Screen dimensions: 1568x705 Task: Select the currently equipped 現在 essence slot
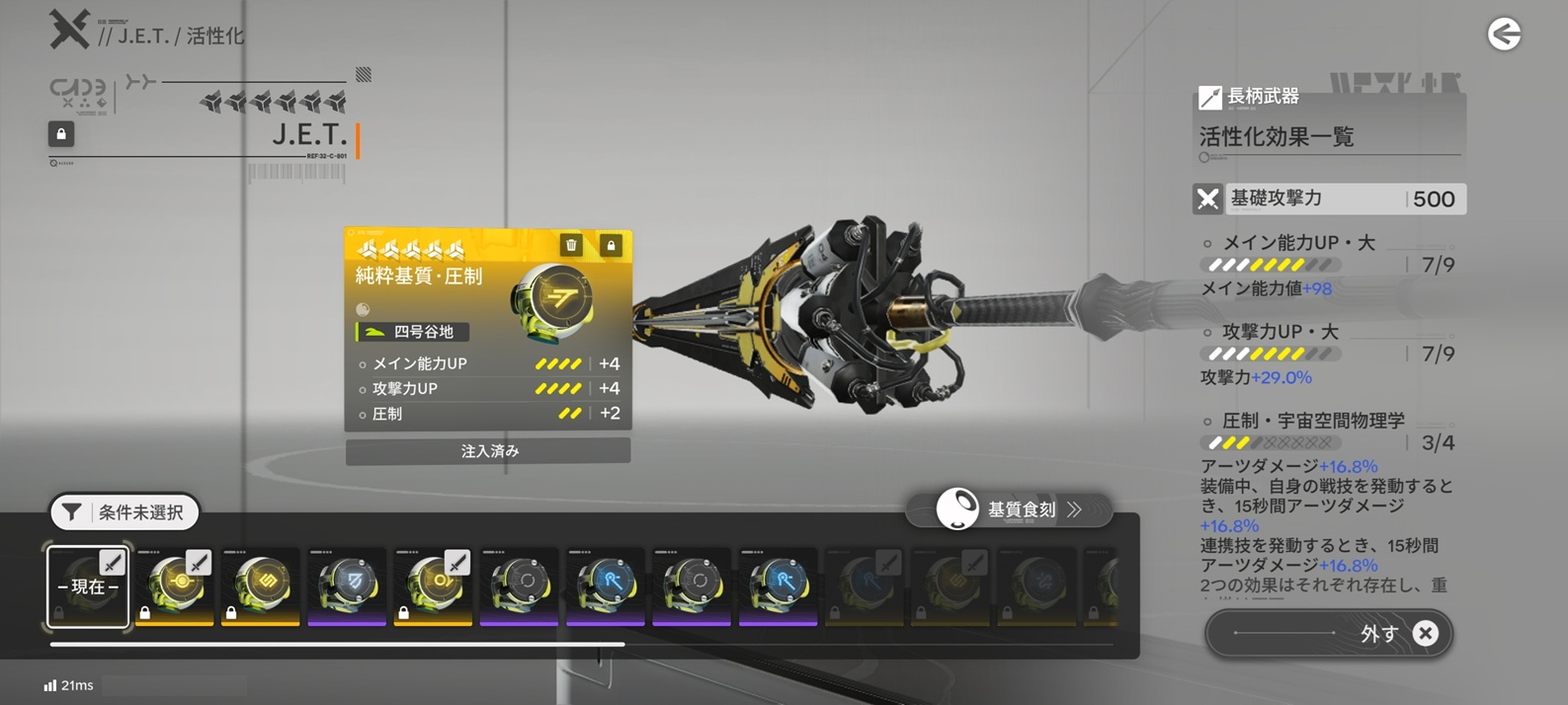(x=88, y=587)
